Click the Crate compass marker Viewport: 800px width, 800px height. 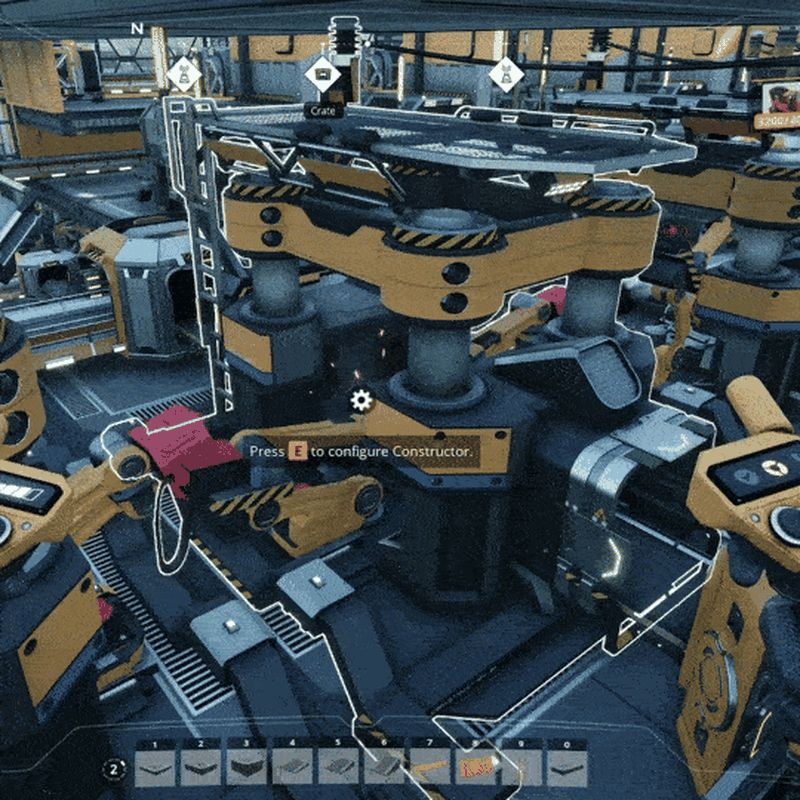(x=323, y=74)
